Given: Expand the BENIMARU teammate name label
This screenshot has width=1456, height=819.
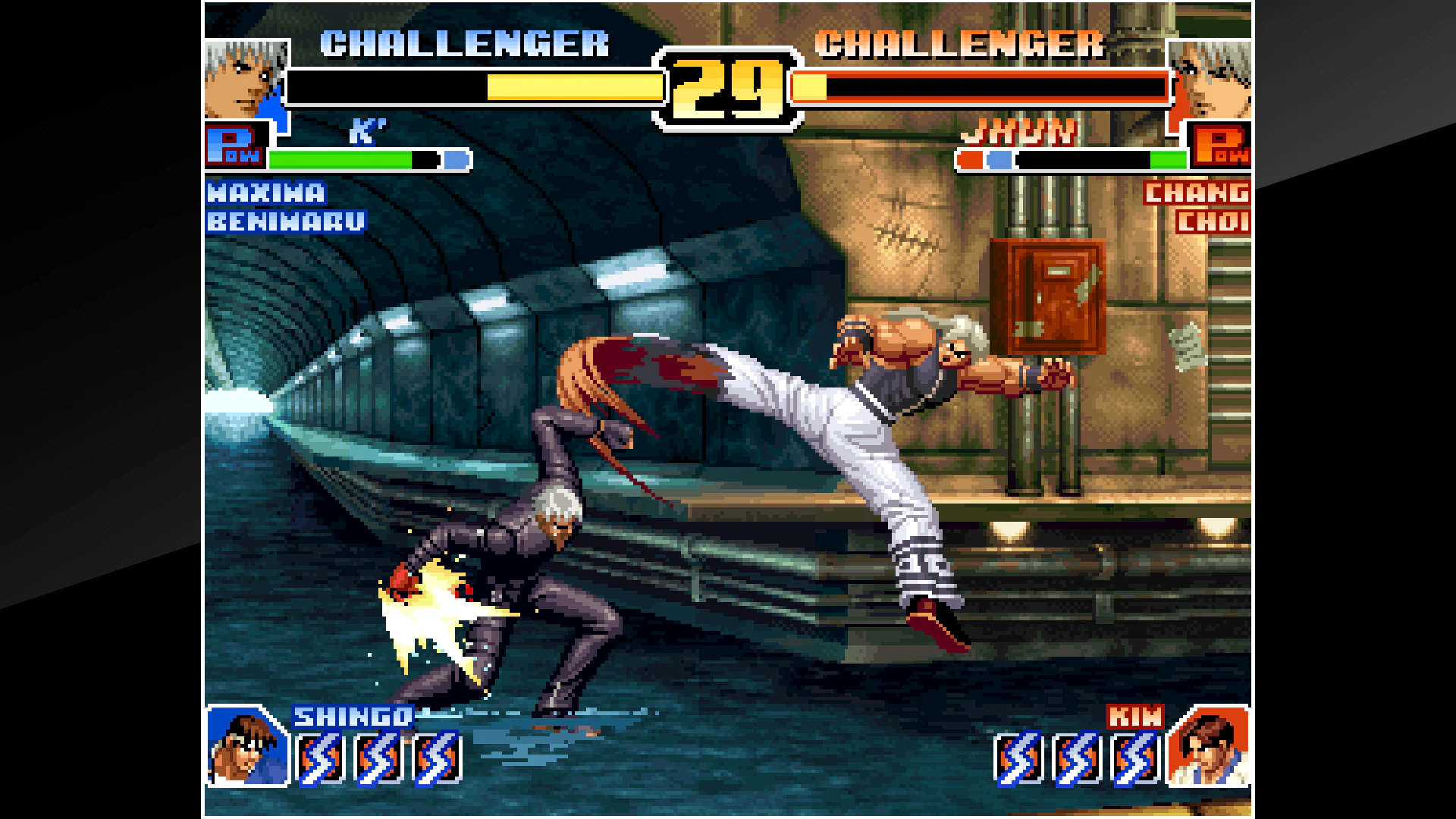Looking at the screenshot, I should (287, 221).
